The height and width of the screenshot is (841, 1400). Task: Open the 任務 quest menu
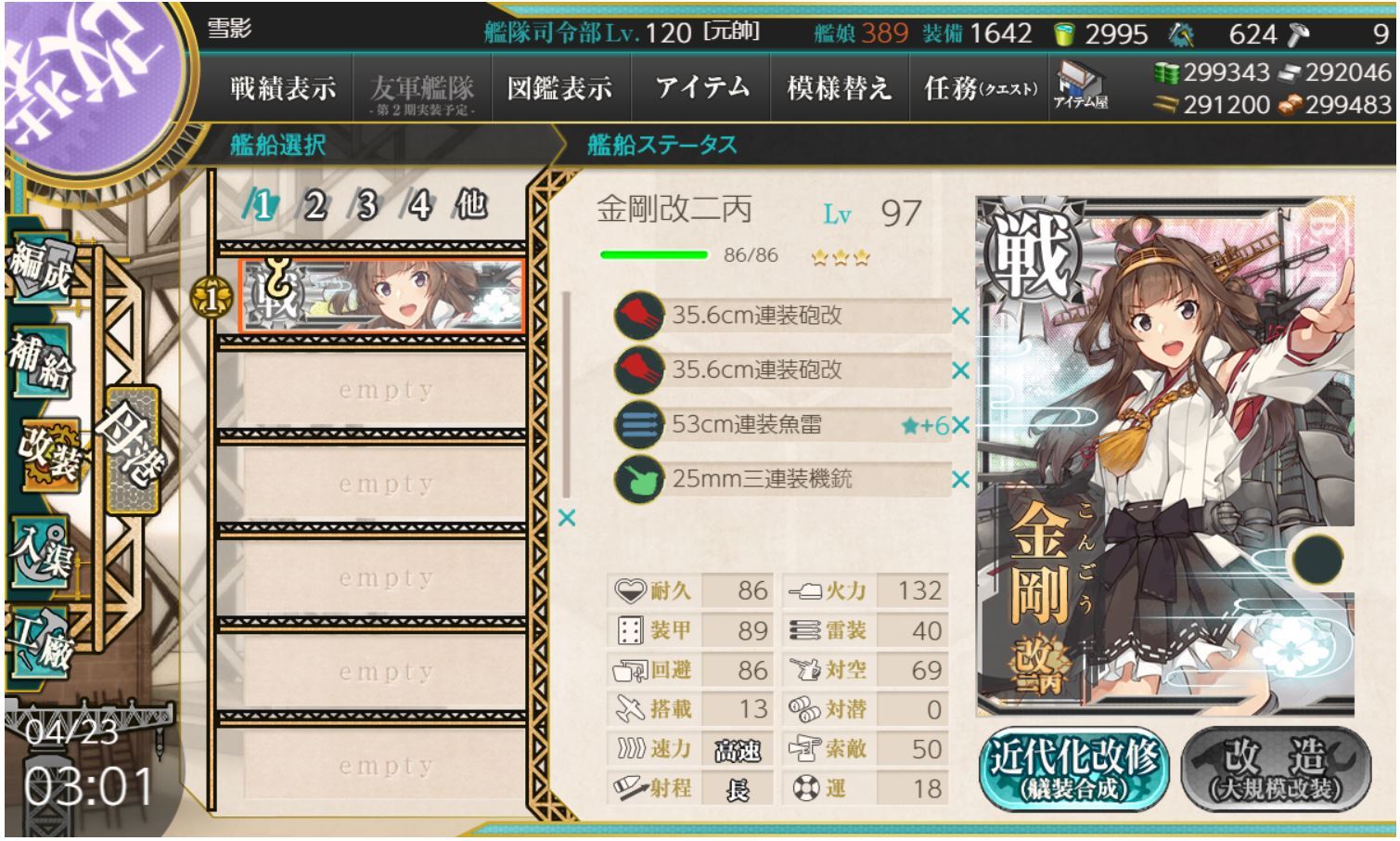point(980,89)
